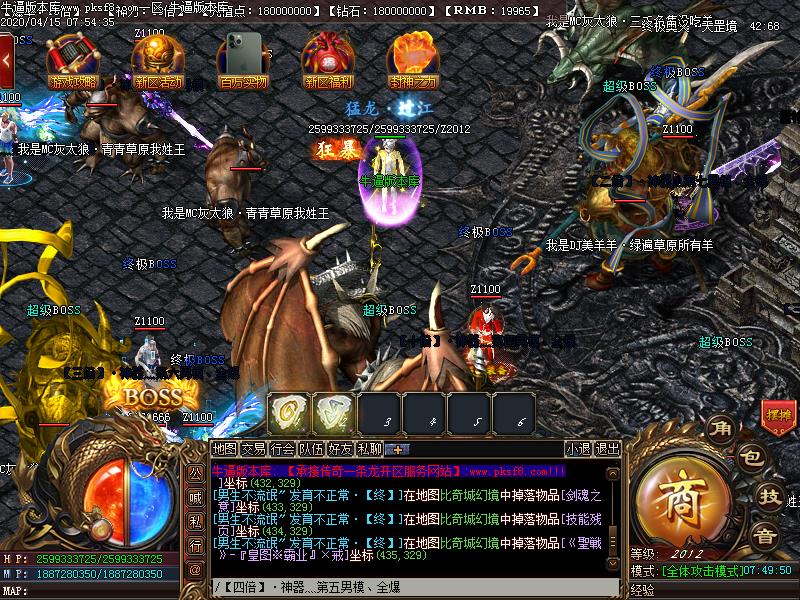Open the 地图 map button
The height and width of the screenshot is (600, 800).
click(x=225, y=449)
